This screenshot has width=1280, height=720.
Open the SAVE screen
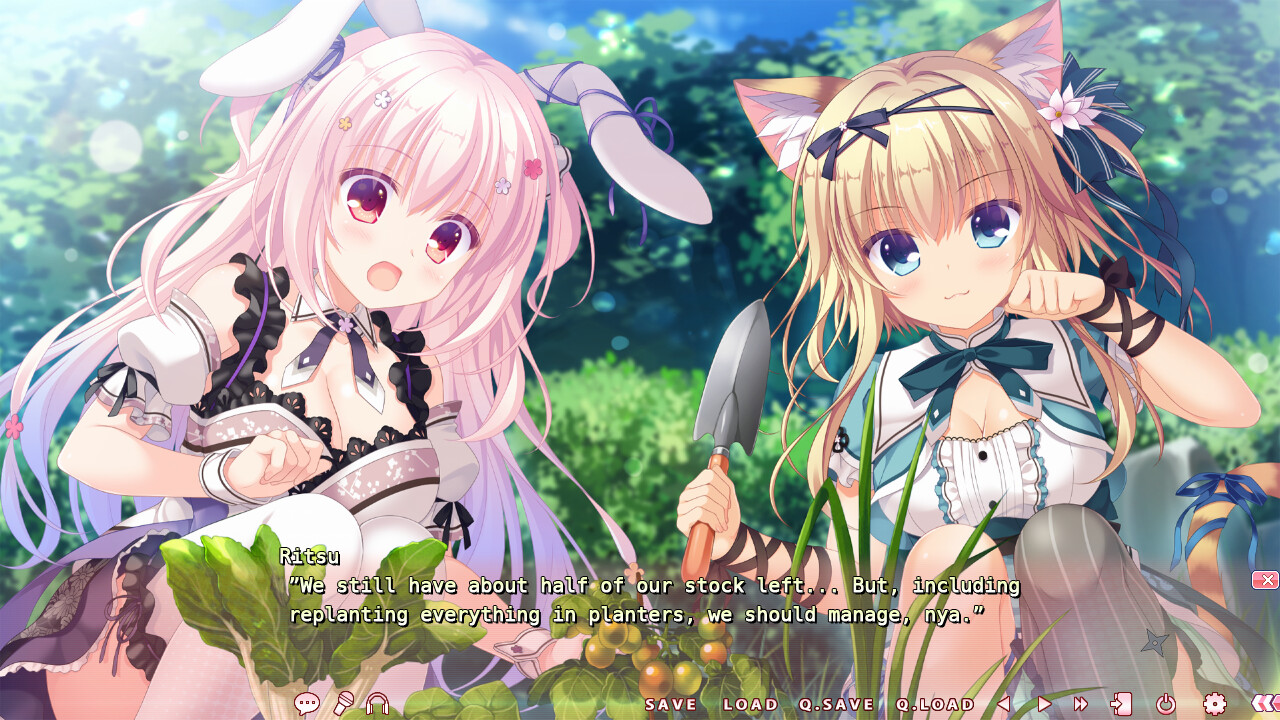671,704
